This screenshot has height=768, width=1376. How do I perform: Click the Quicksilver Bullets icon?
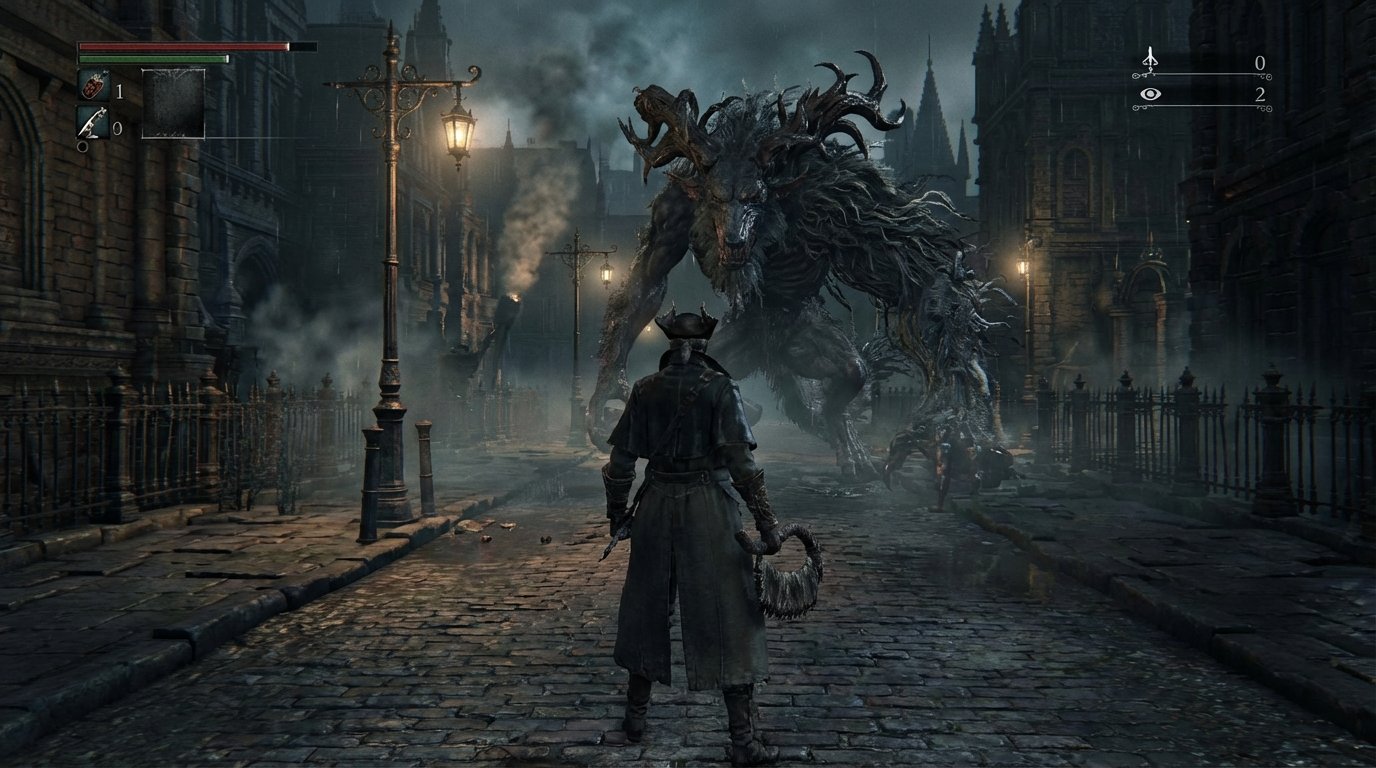[x=95, y=122]
